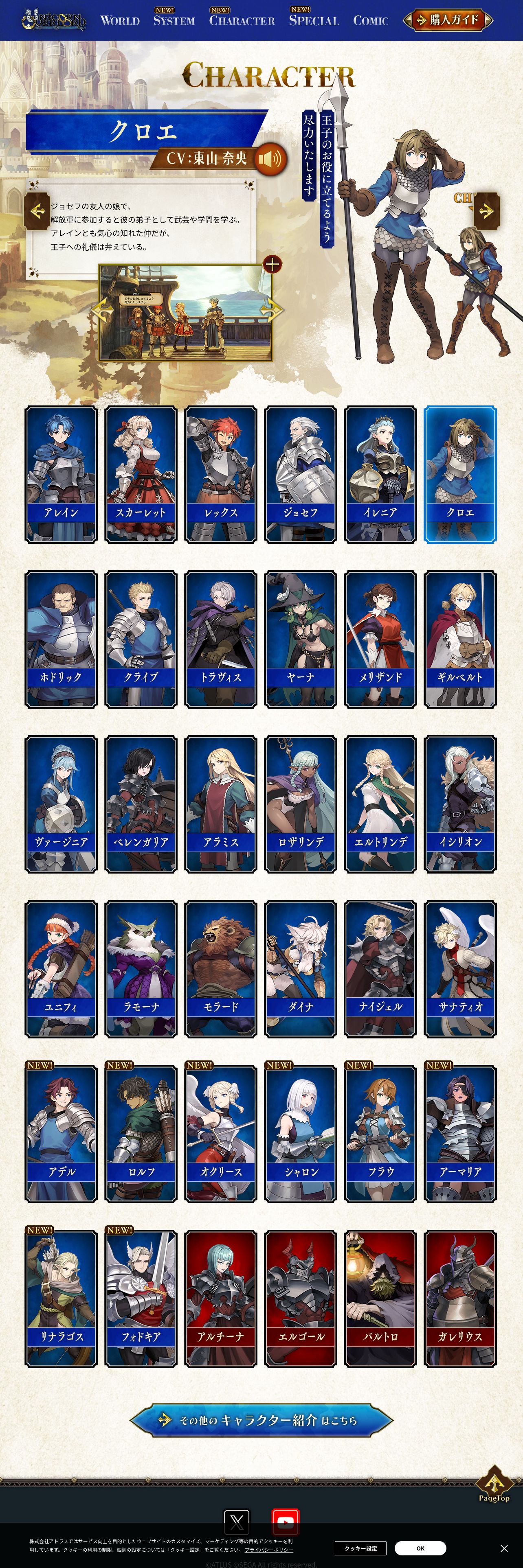
Task: Pick the ヤーナ witch character card
Action: (x=300, y=639)
